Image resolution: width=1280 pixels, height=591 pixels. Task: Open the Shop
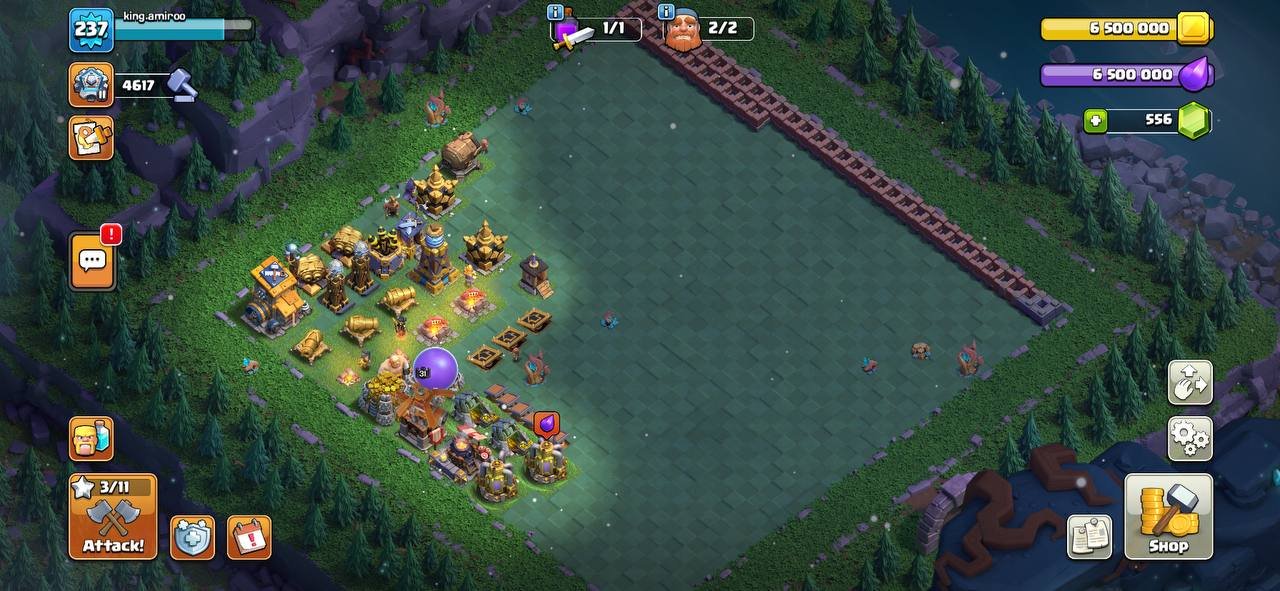[1168, 516]
